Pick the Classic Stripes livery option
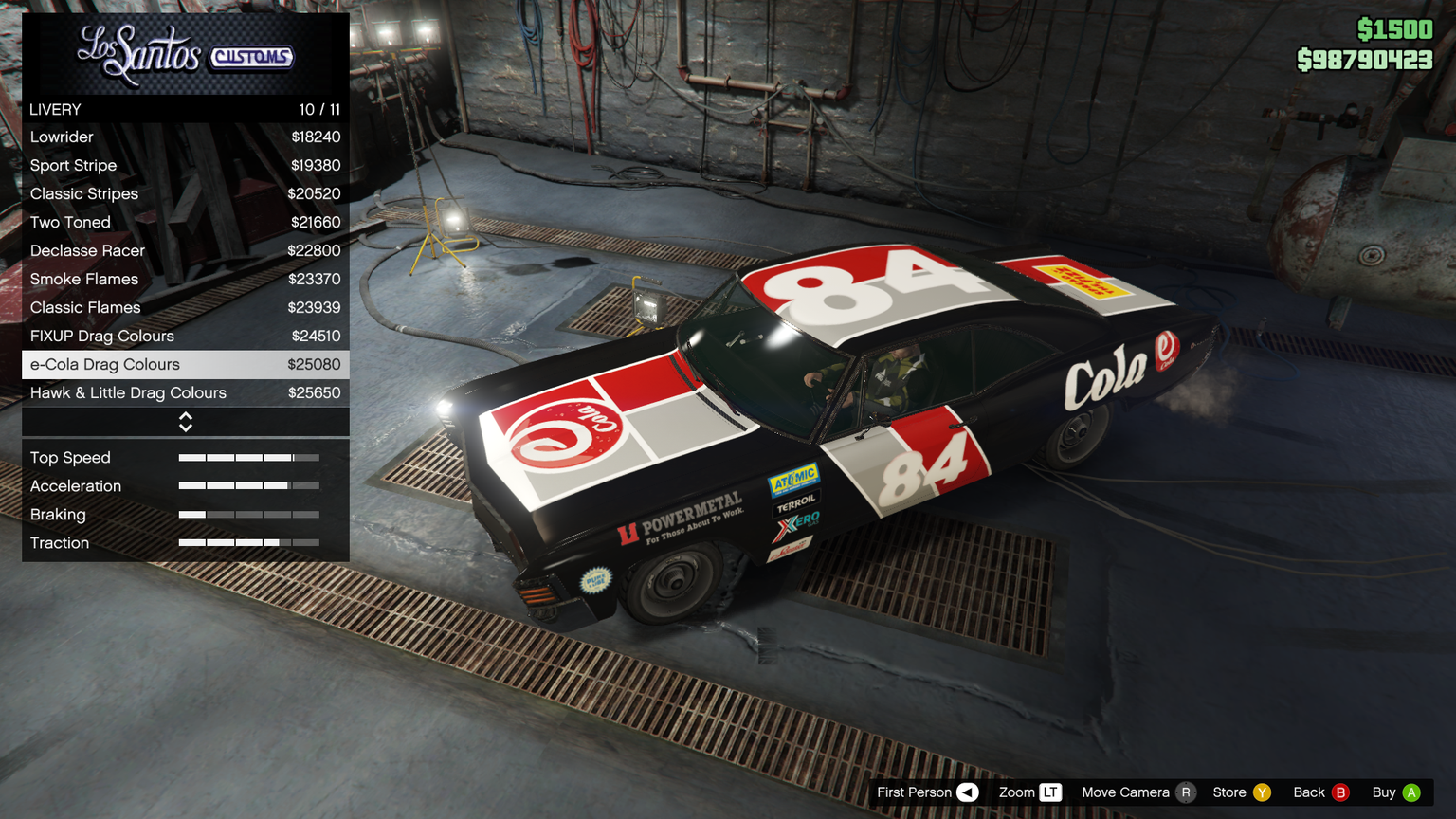Image resolution: width=1456 pixels, height=819 pixels. point(185,194)
